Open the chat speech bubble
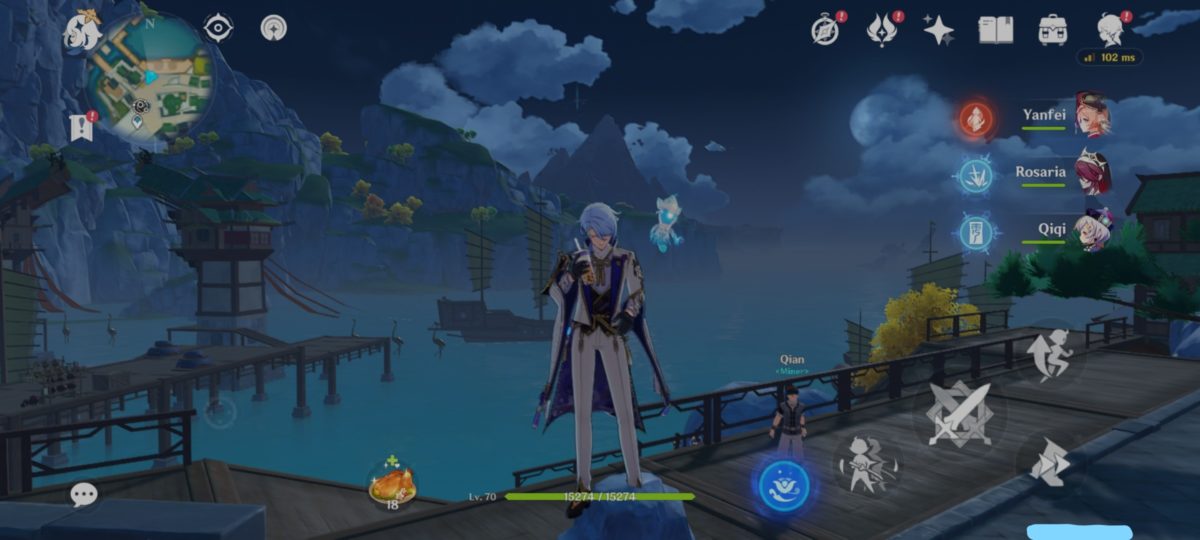Image resolution: width=1200 pixels, height=540 pixels. (x=84, y=494)
